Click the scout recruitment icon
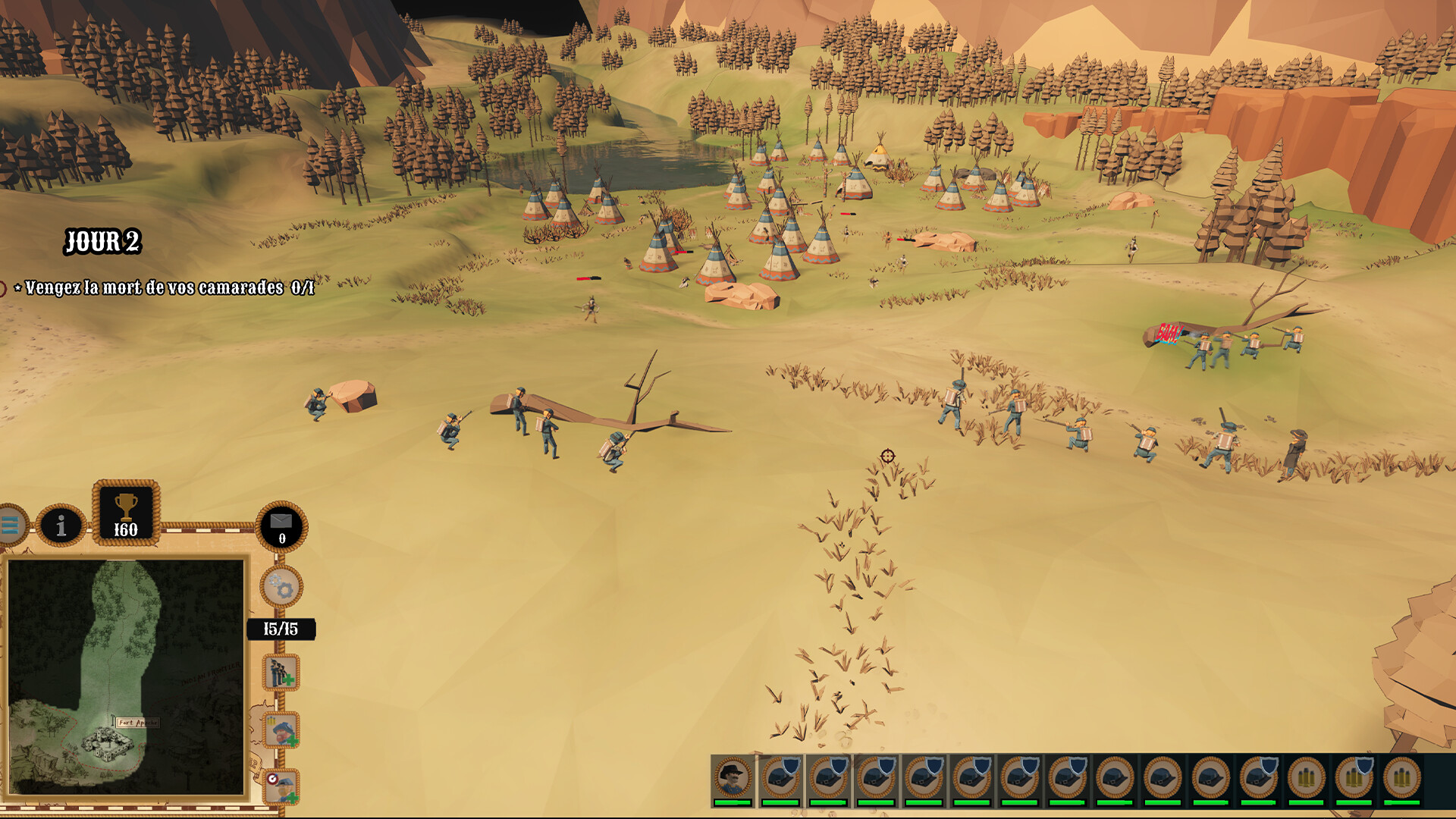Screen dimensions: 1456x819 click(281, 730)
